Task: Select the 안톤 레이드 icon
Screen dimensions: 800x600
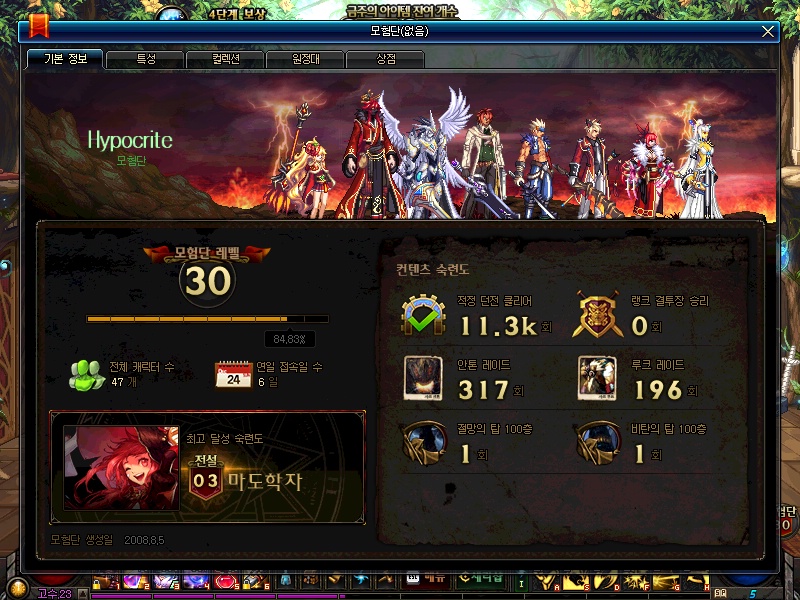Action: (x=423, y=378)
